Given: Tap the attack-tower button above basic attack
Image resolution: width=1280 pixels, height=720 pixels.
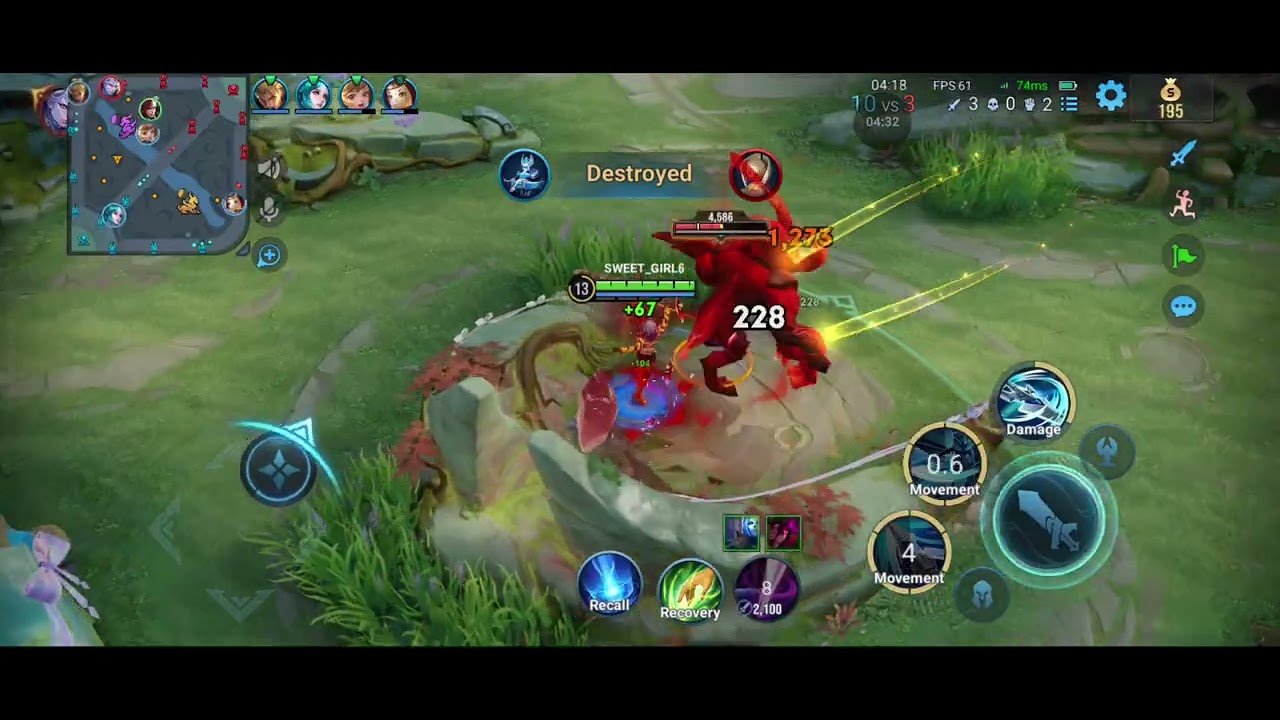Looking at the screenshot, I should (x=1107, y=452).
